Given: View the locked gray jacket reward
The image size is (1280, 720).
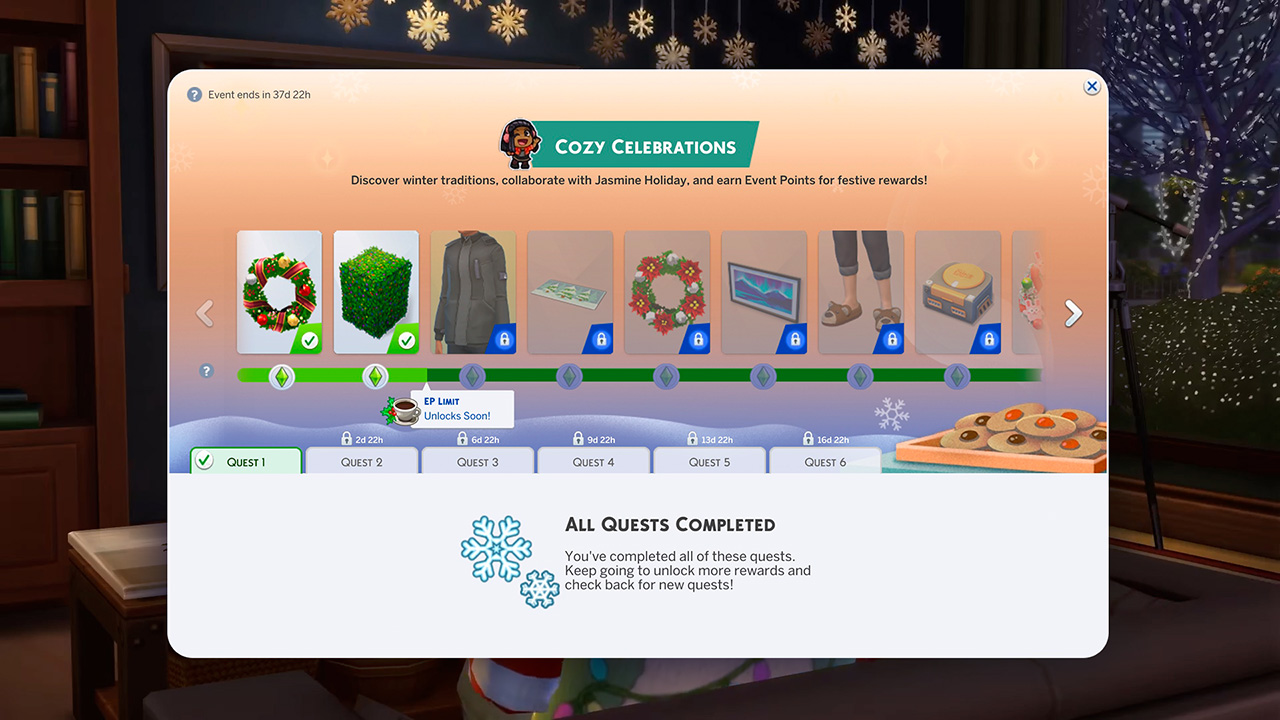Looking at the screenshot, I should pos(473,292).
